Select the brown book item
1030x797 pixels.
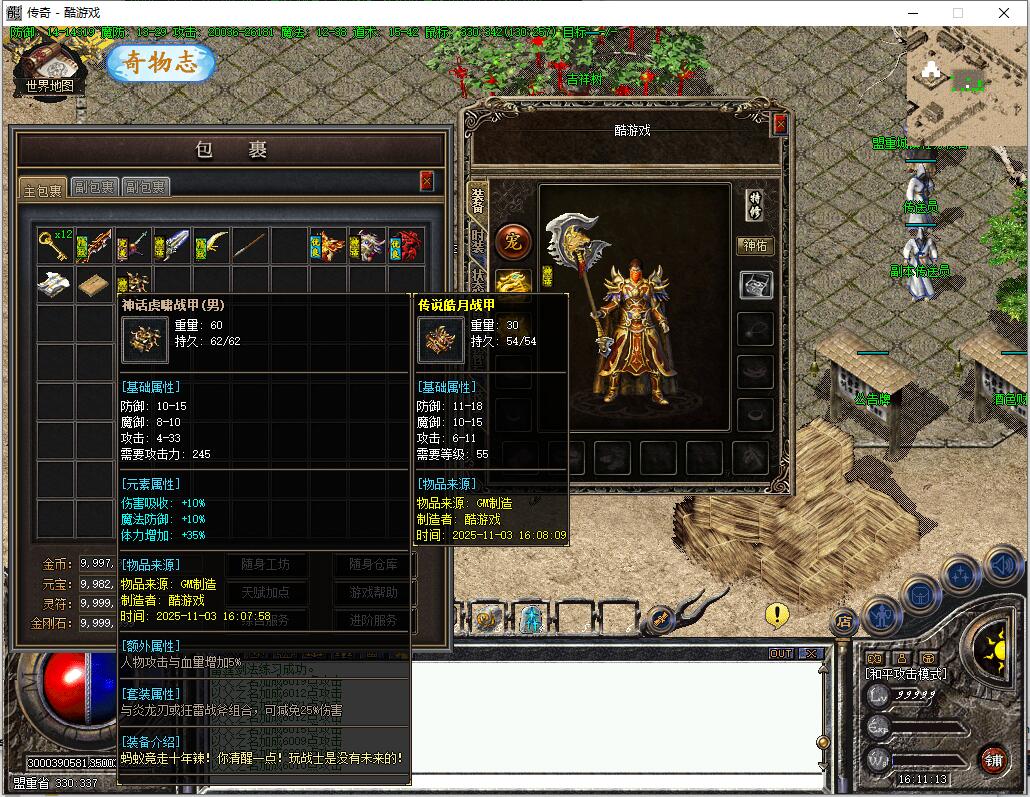95,284
